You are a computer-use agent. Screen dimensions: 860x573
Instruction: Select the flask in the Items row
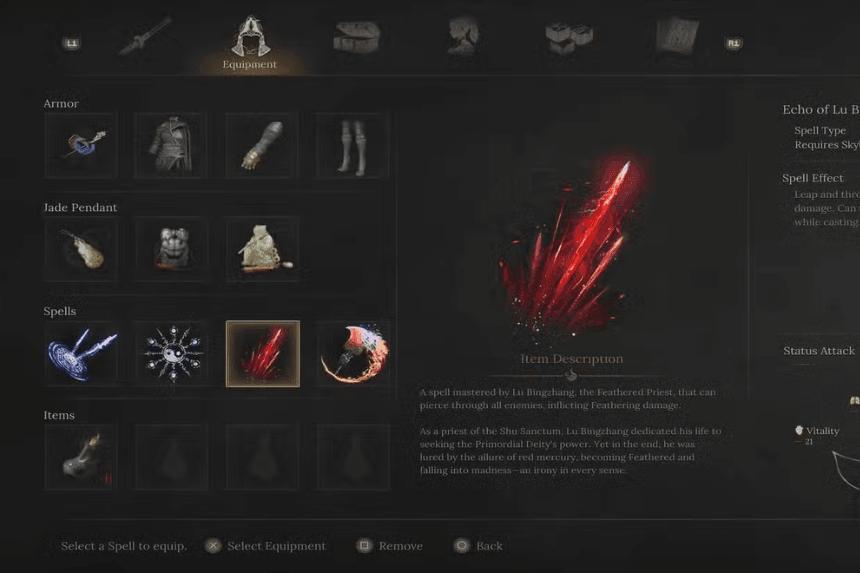80,457
